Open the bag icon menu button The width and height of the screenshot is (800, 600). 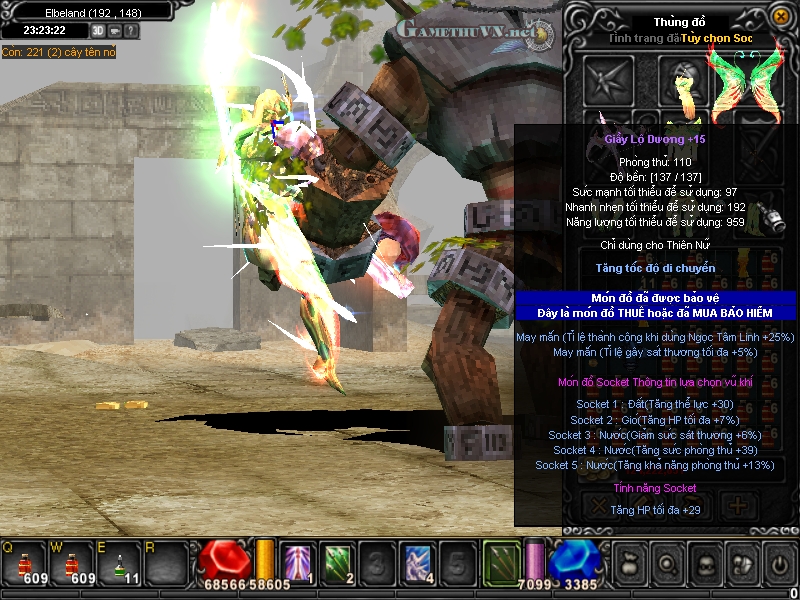(630, 563)
